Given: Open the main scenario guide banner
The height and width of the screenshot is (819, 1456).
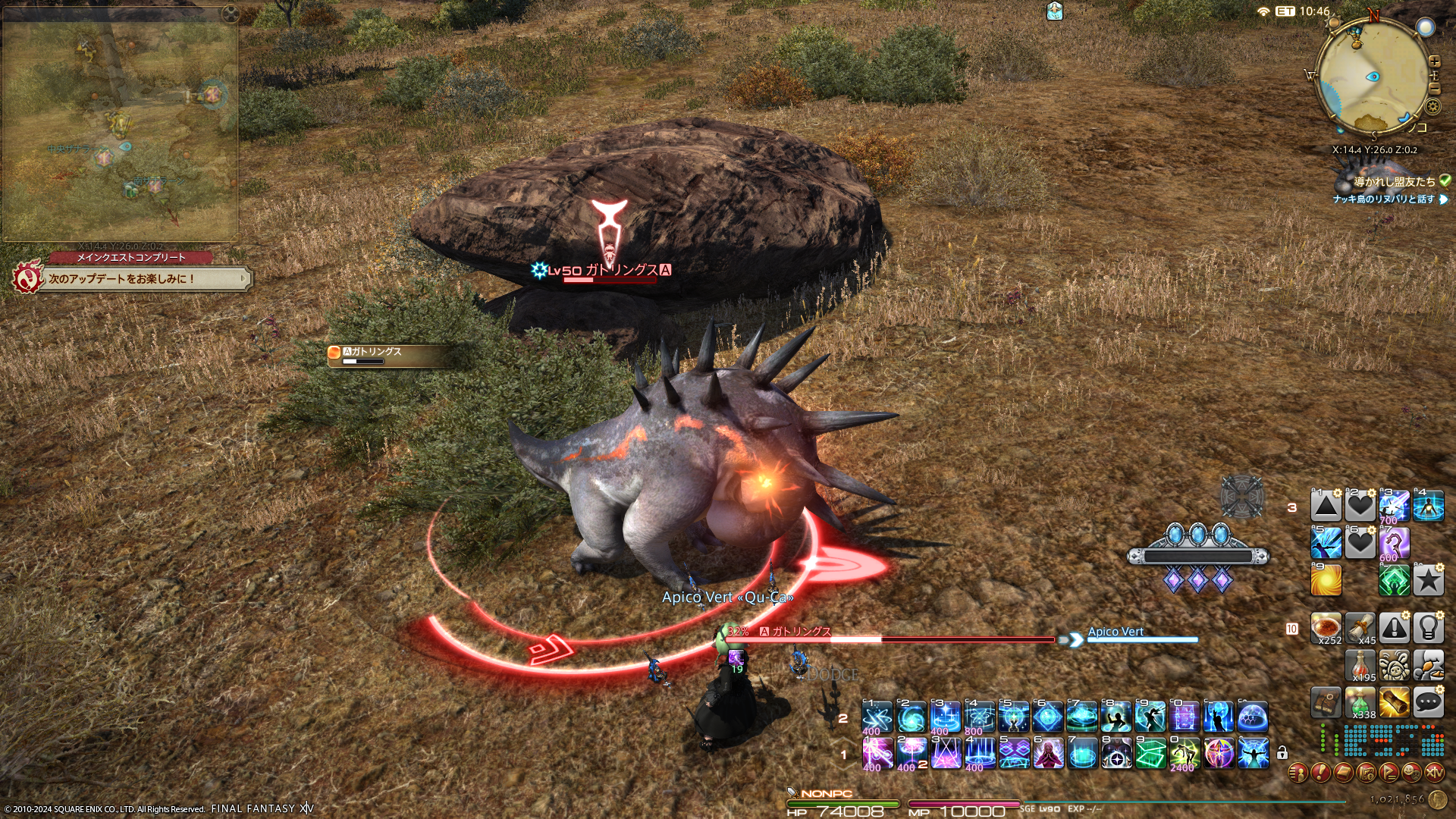Looking at the screenshot, I should tap(144, 279).
